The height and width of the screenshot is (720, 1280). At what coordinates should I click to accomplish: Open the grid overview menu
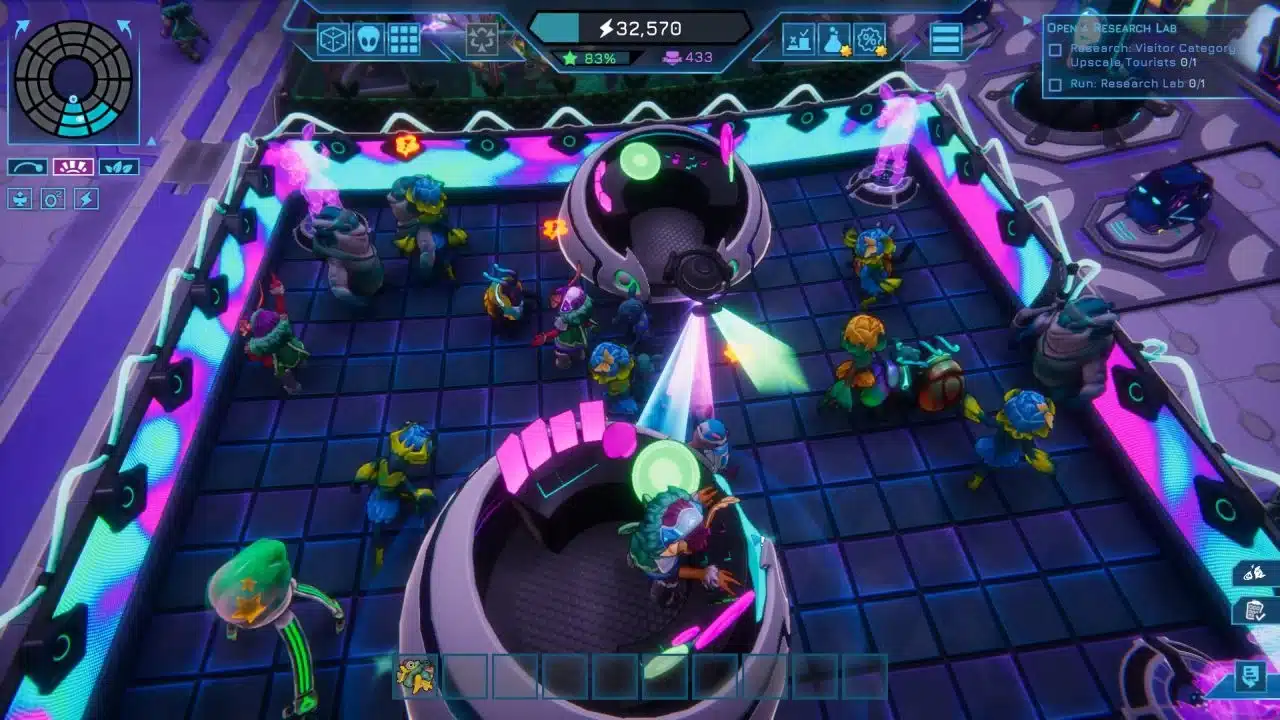pos(404,39)
